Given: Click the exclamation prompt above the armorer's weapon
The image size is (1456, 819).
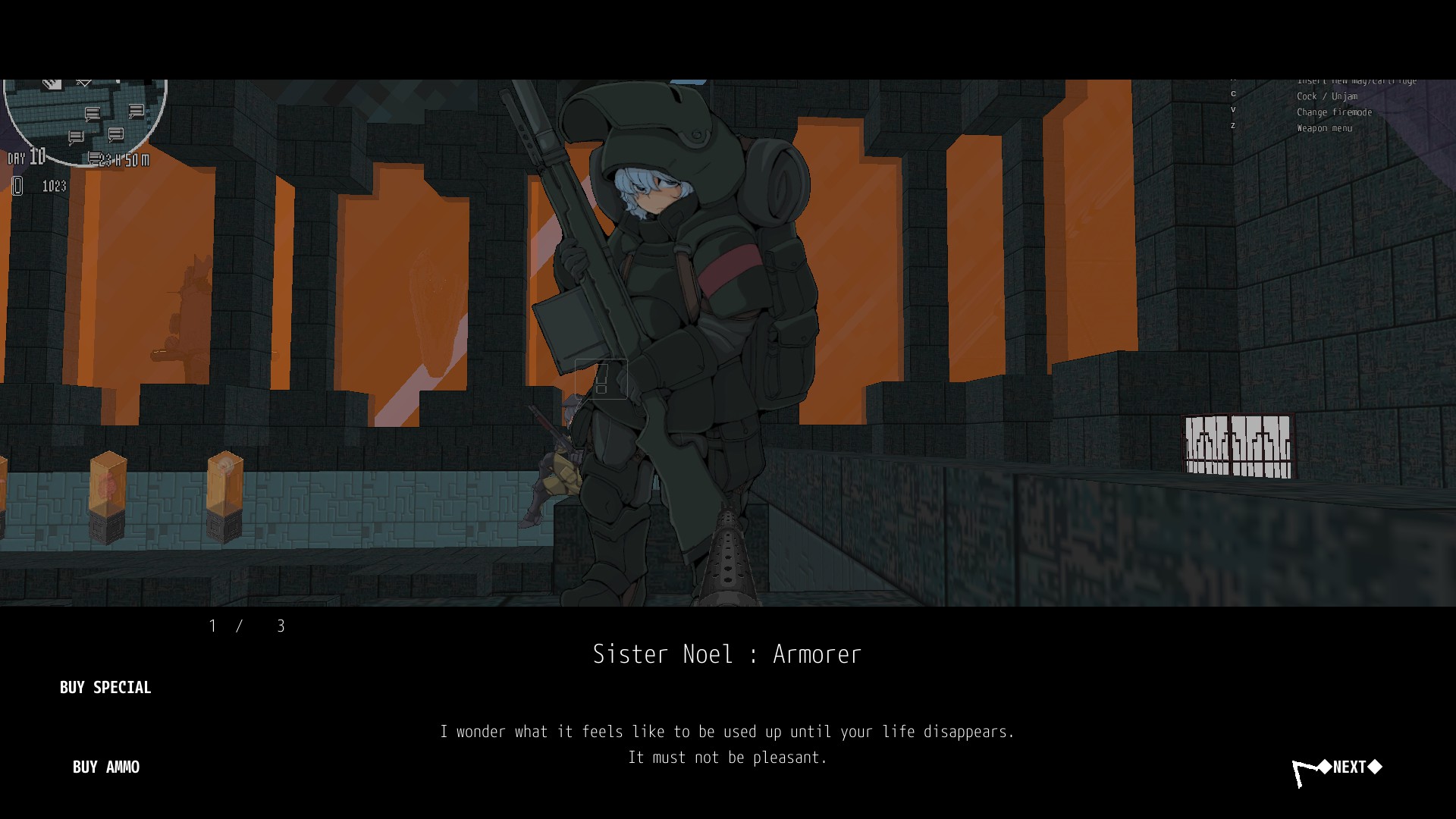Looking at the screenshot, I should (x=601, y=379).
